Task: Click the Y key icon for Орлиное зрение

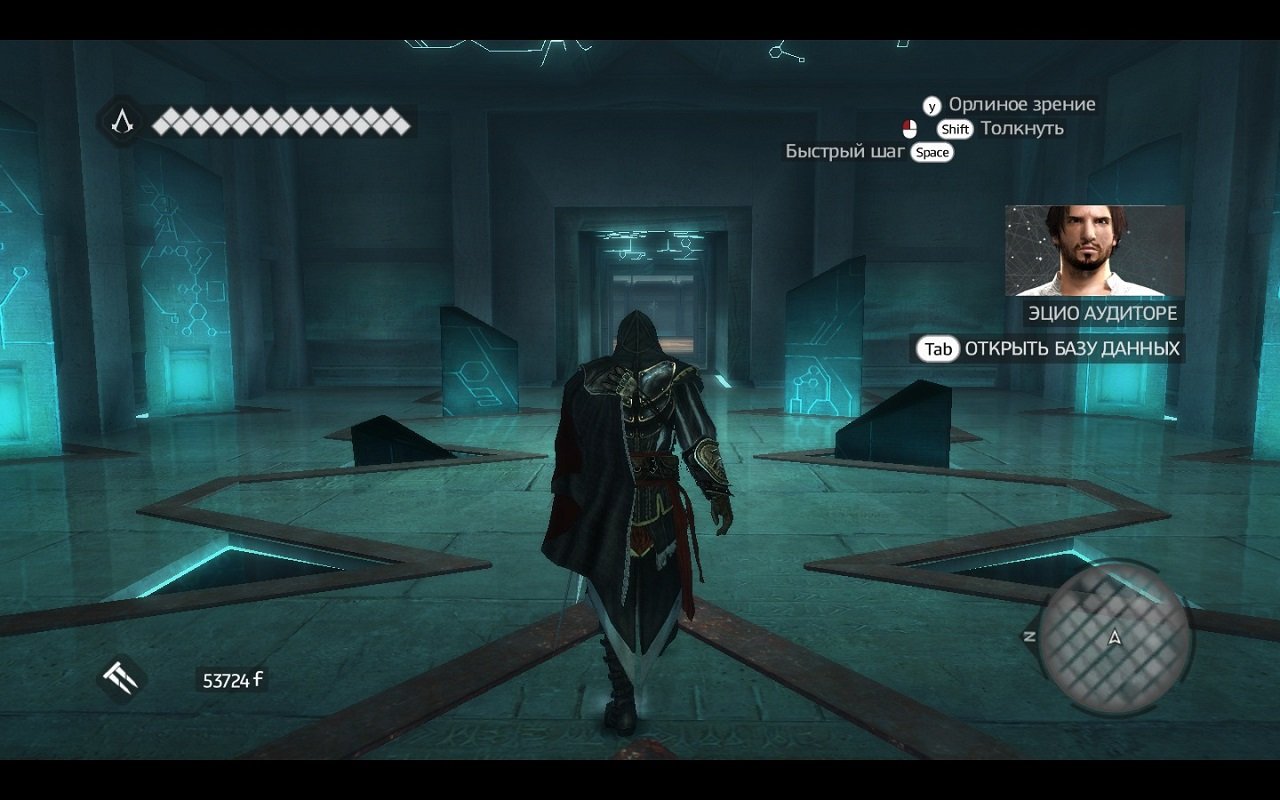Action: click(x=932, y=104)
